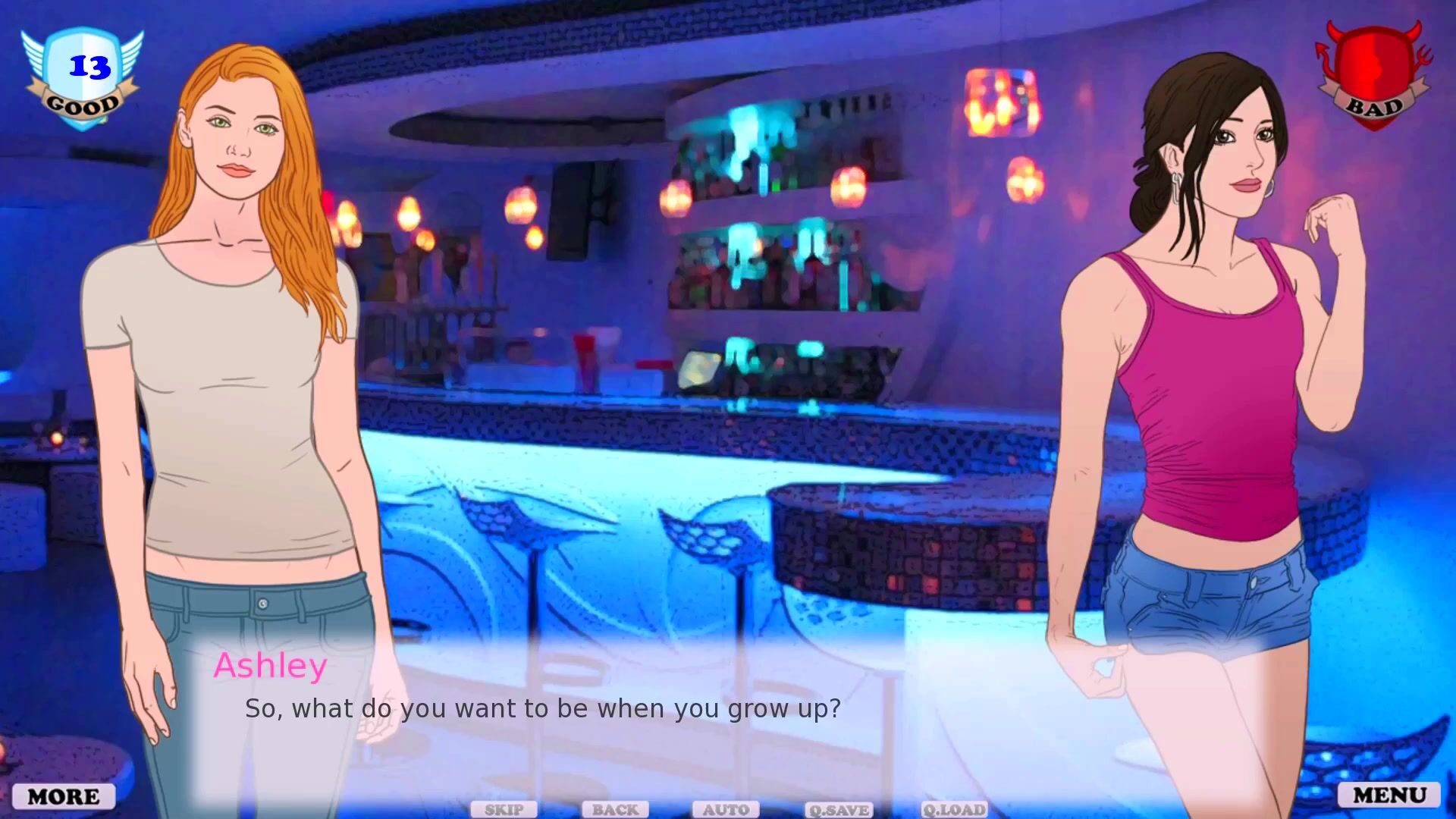Open the MORE panel

pos(64,796)
